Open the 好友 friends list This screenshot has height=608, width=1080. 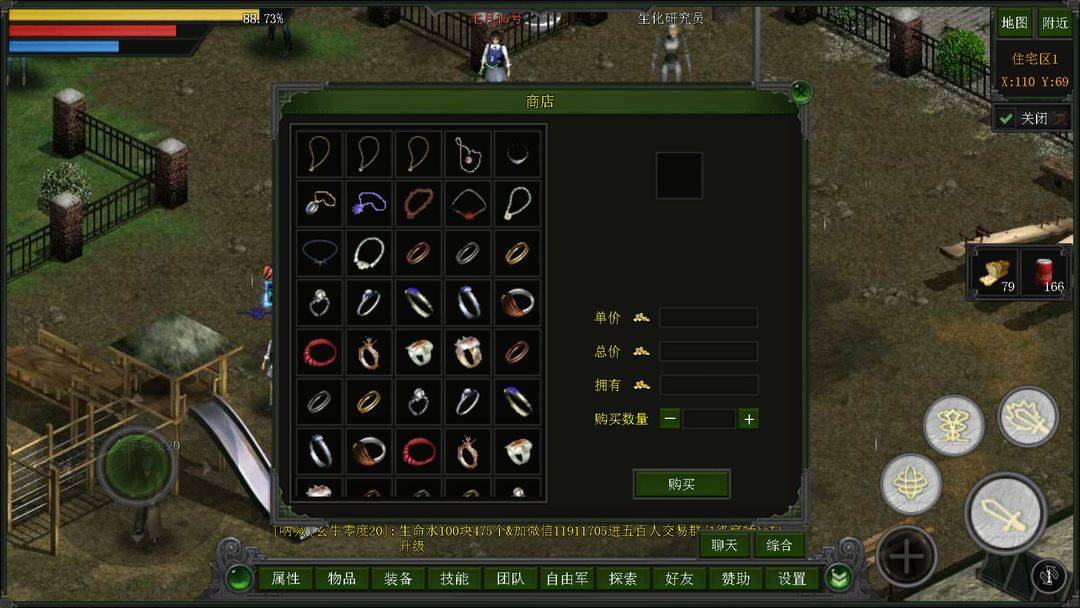point(679,578)
